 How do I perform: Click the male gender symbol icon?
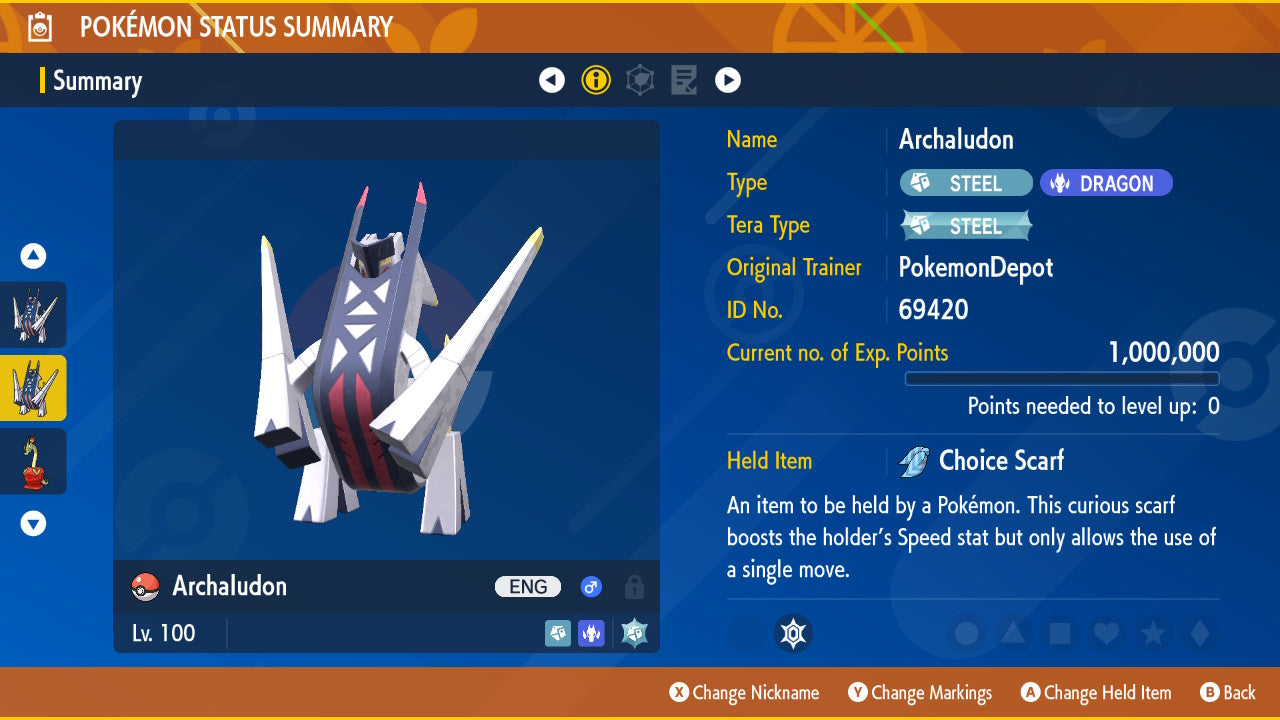click(x=591, y=587)
